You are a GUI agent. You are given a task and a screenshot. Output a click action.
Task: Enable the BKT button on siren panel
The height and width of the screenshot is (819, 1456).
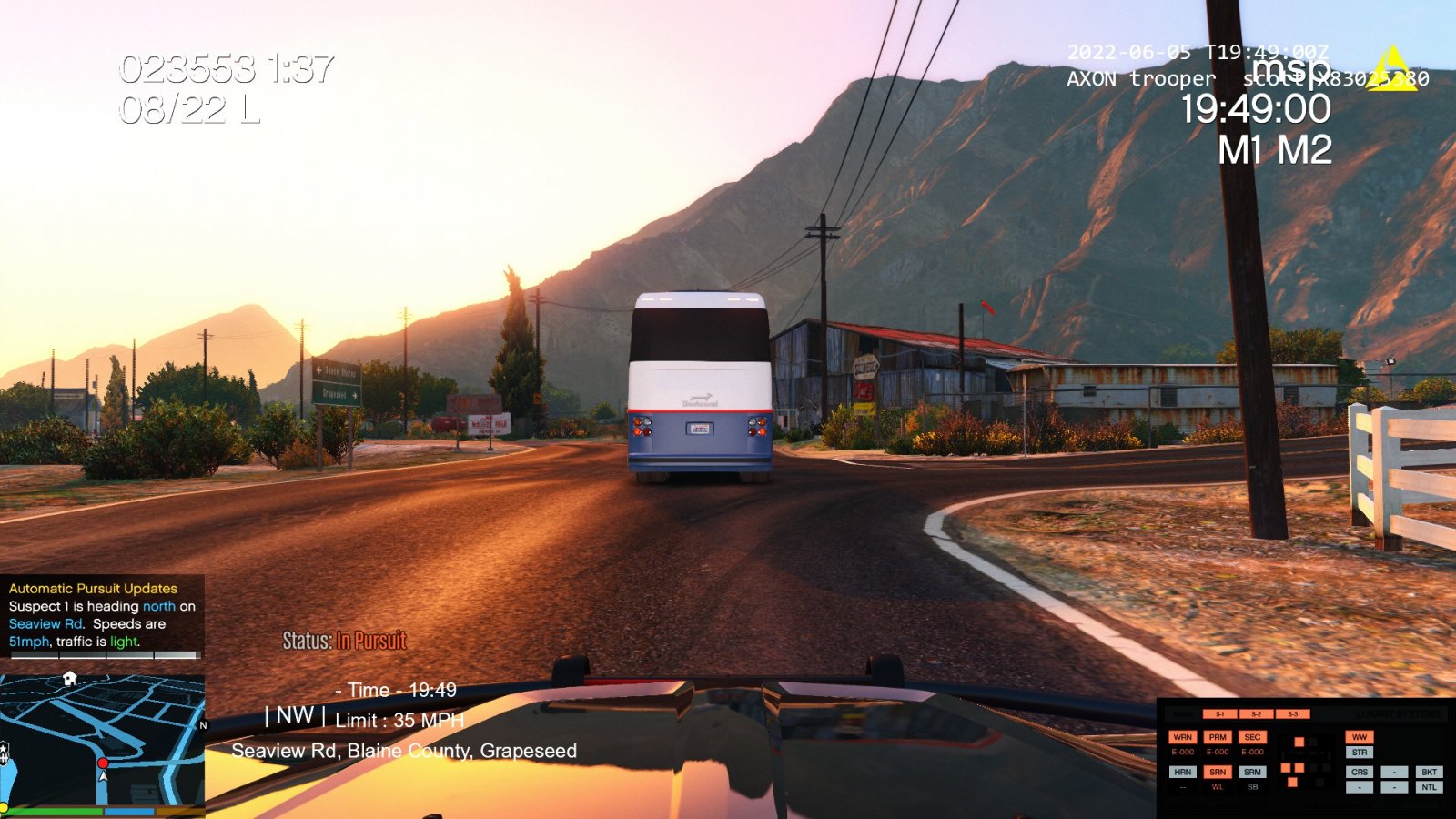1429,772
